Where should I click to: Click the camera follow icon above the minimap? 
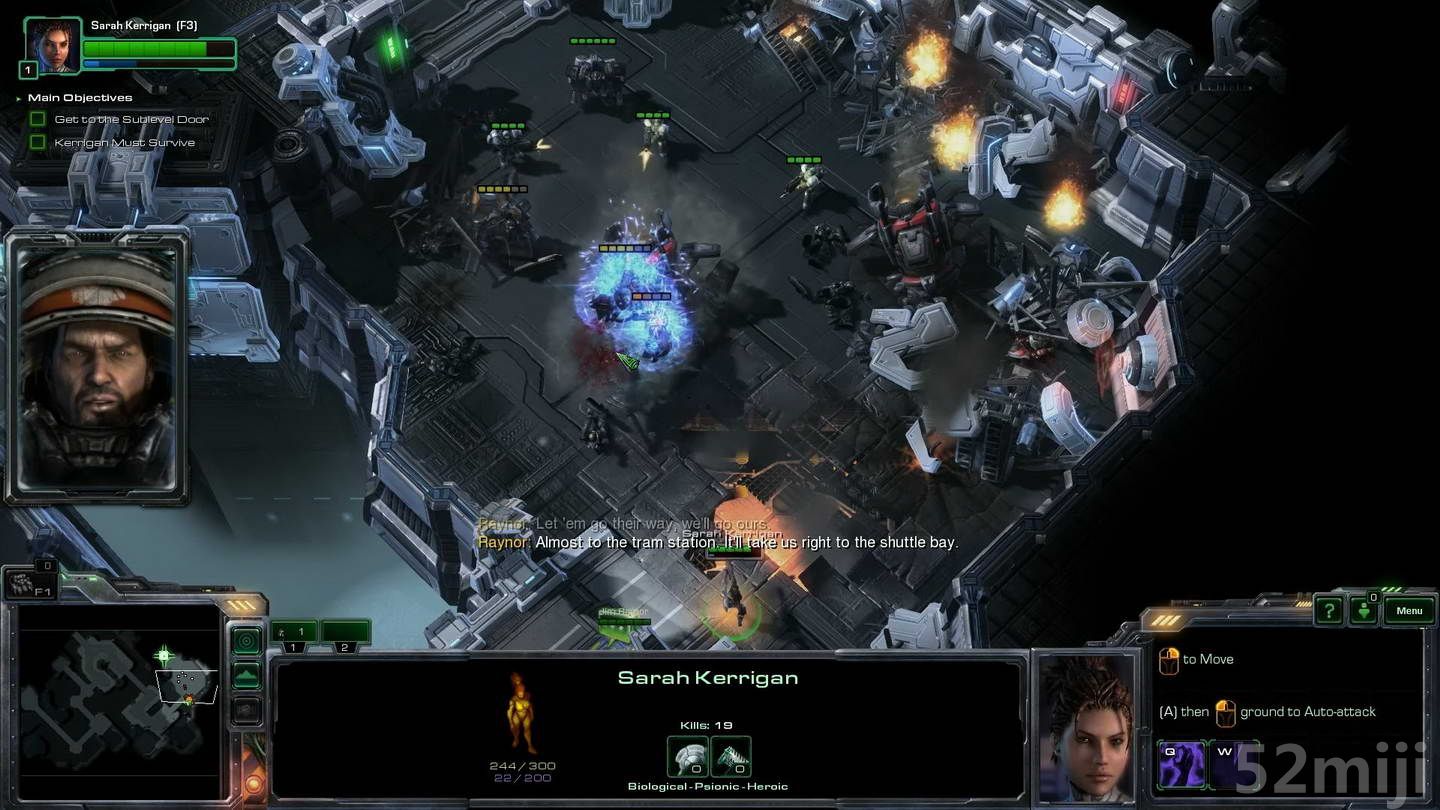246,640
